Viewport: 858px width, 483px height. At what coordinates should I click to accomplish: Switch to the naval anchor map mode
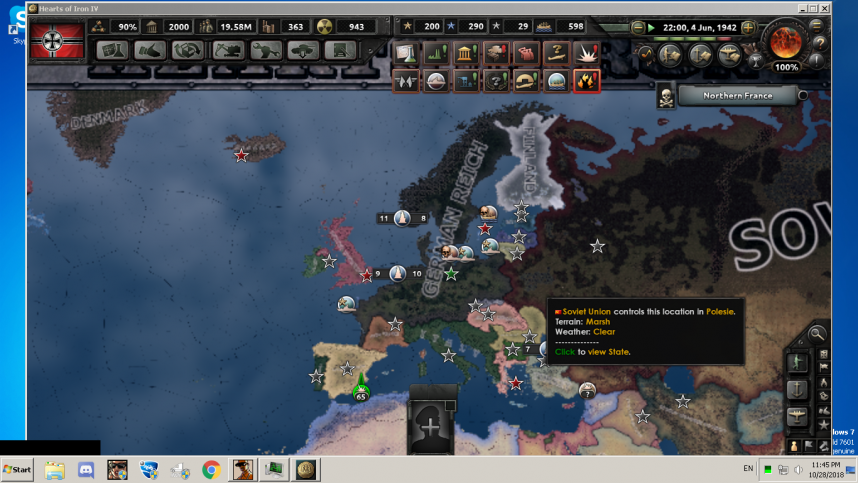(x=797, y=388)
